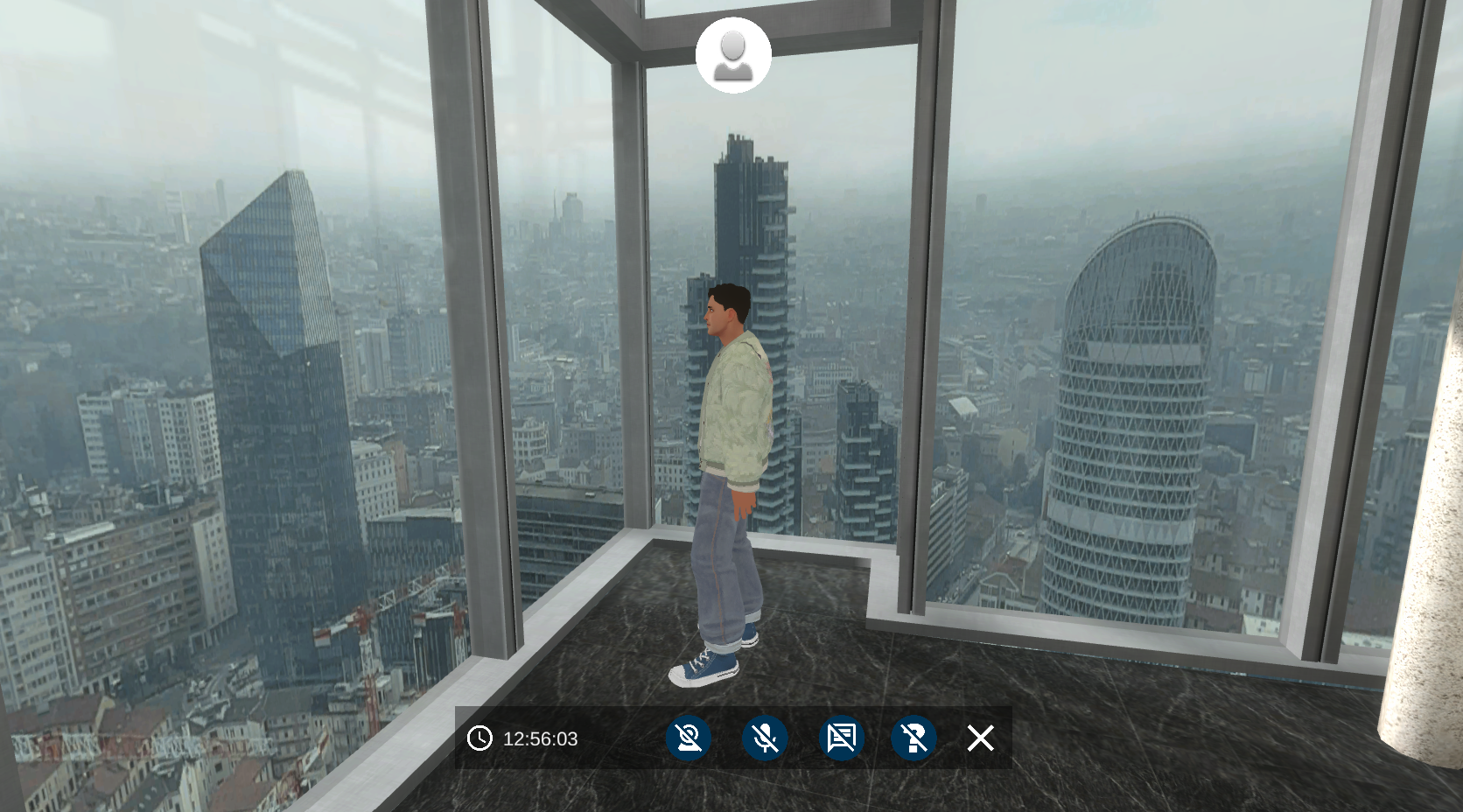1463x812 pixels.
Task: Toggle the crossed-out question mark icon
Action: click(x=913, y=738)
